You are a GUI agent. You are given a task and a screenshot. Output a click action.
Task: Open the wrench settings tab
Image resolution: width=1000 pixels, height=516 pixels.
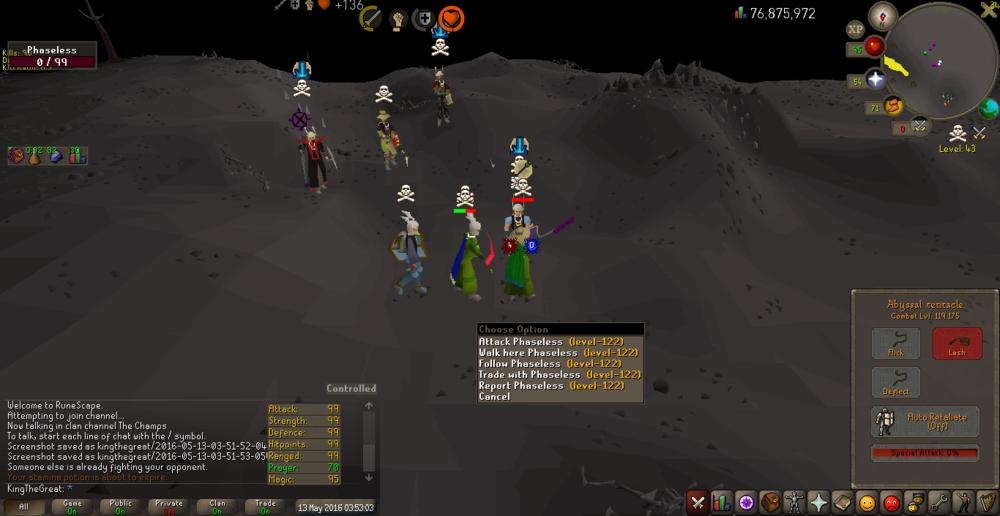[938, 502]
